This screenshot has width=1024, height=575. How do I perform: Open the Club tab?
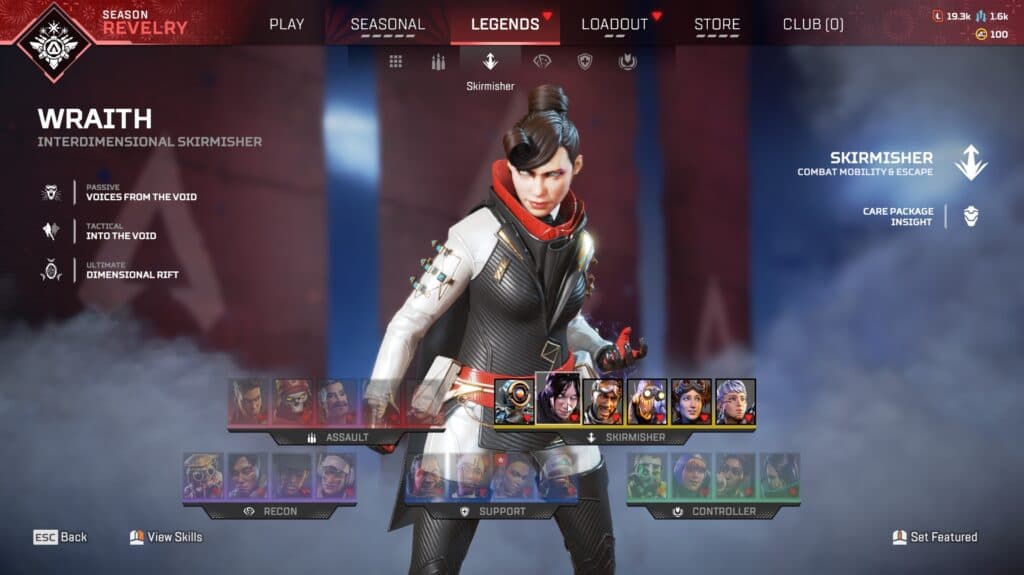click(813, 24)
